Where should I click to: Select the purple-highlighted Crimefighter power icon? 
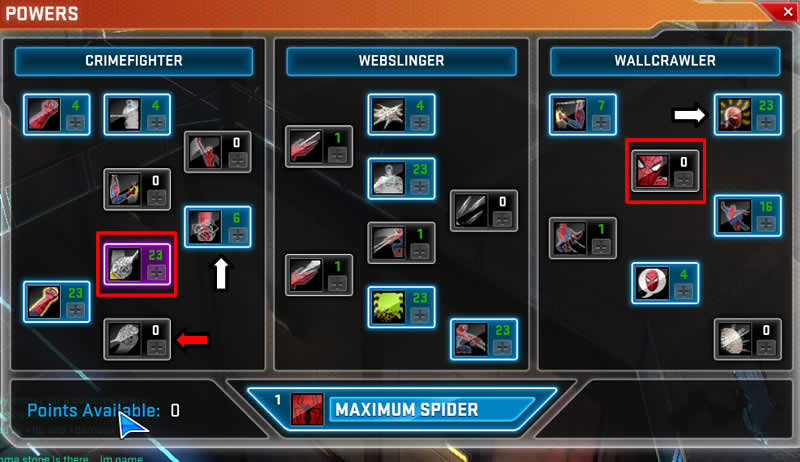tap(123, 264)
